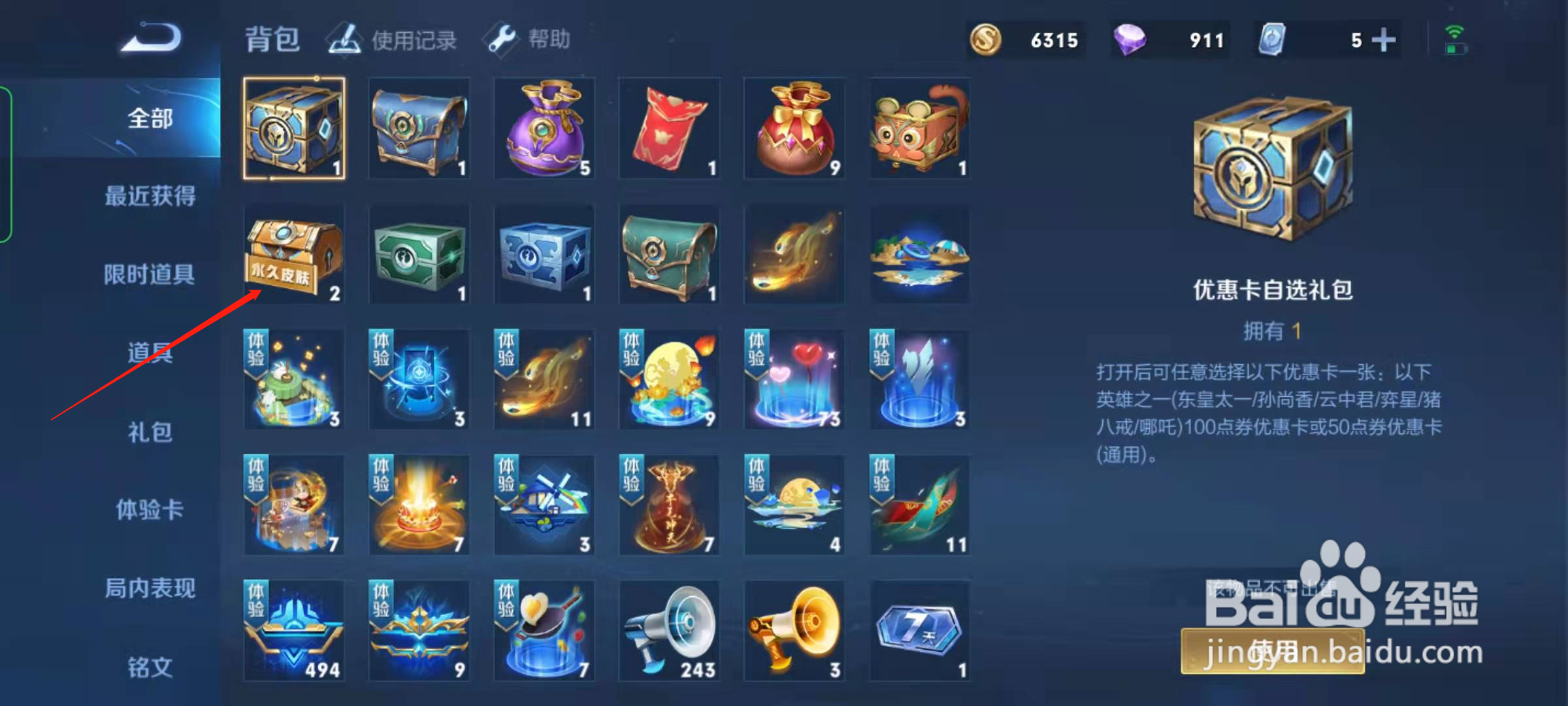Open the red envelope item in the bag
This screenshot has width=1568, height=706.
[669, 127]
